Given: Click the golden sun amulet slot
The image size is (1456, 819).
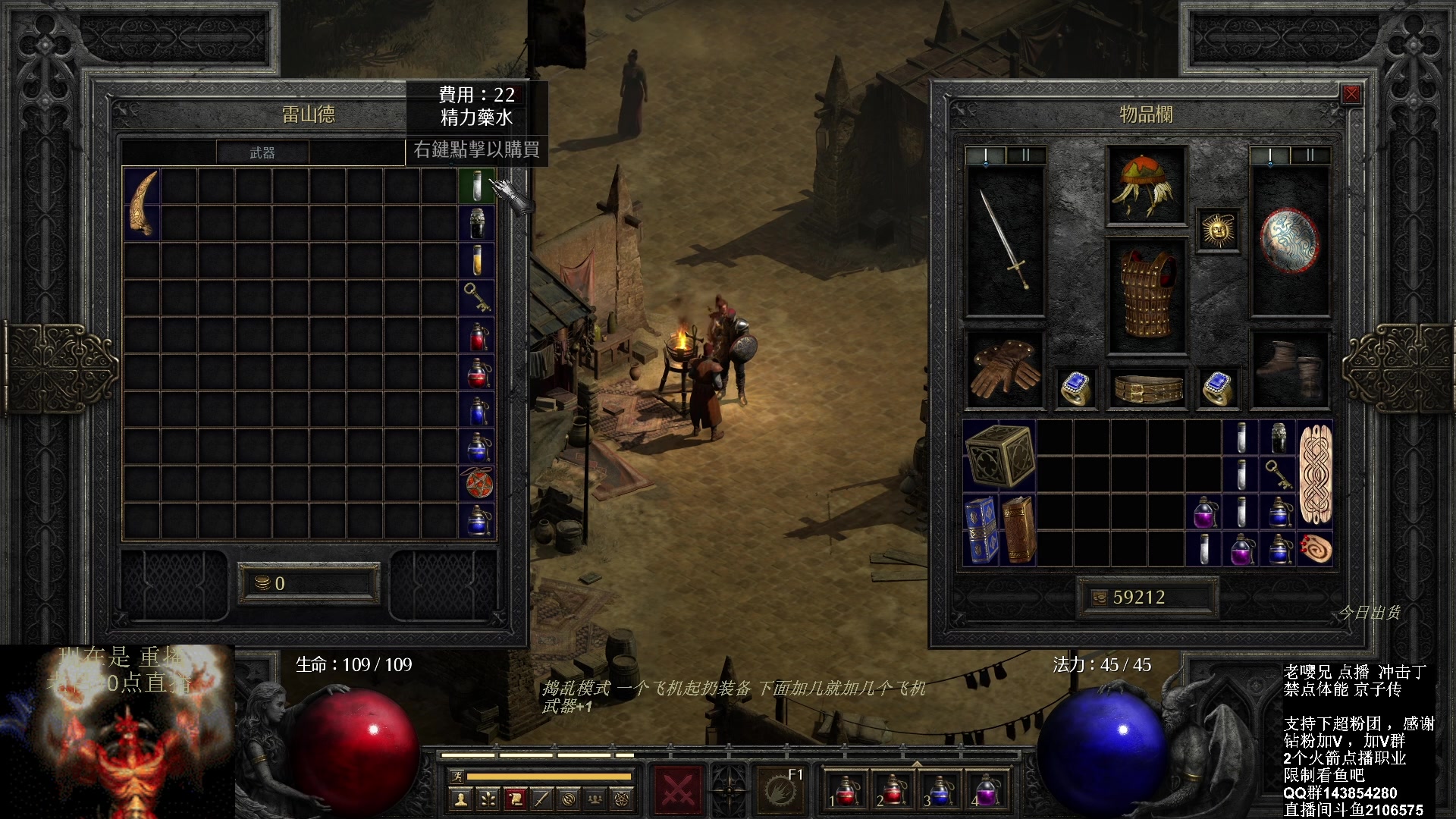Looking at the screenshot, I should 1218,230.
